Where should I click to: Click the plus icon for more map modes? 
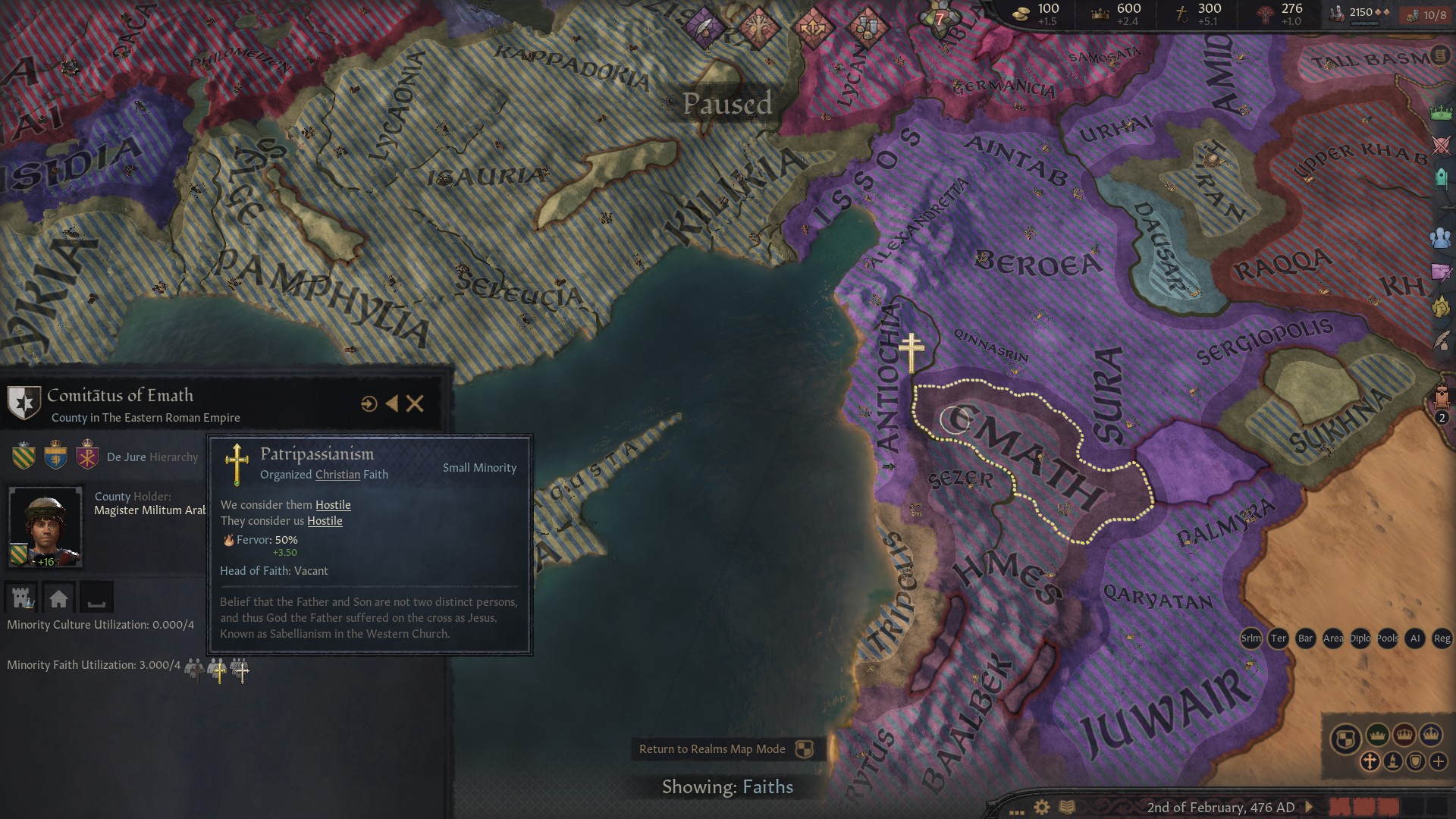(1439, 761)
